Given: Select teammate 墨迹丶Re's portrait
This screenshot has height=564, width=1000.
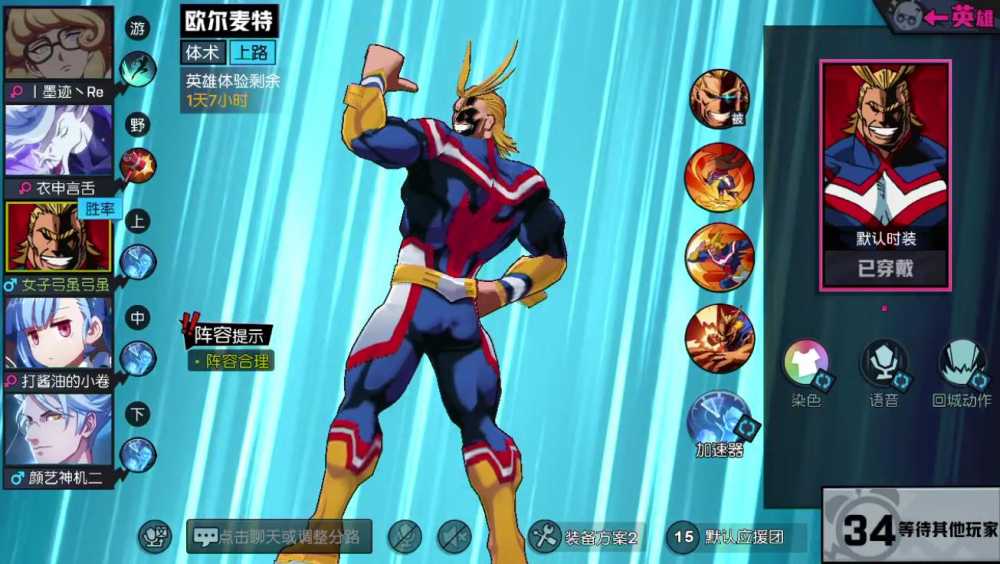Looking at the screenshot, I should point(58,45).
